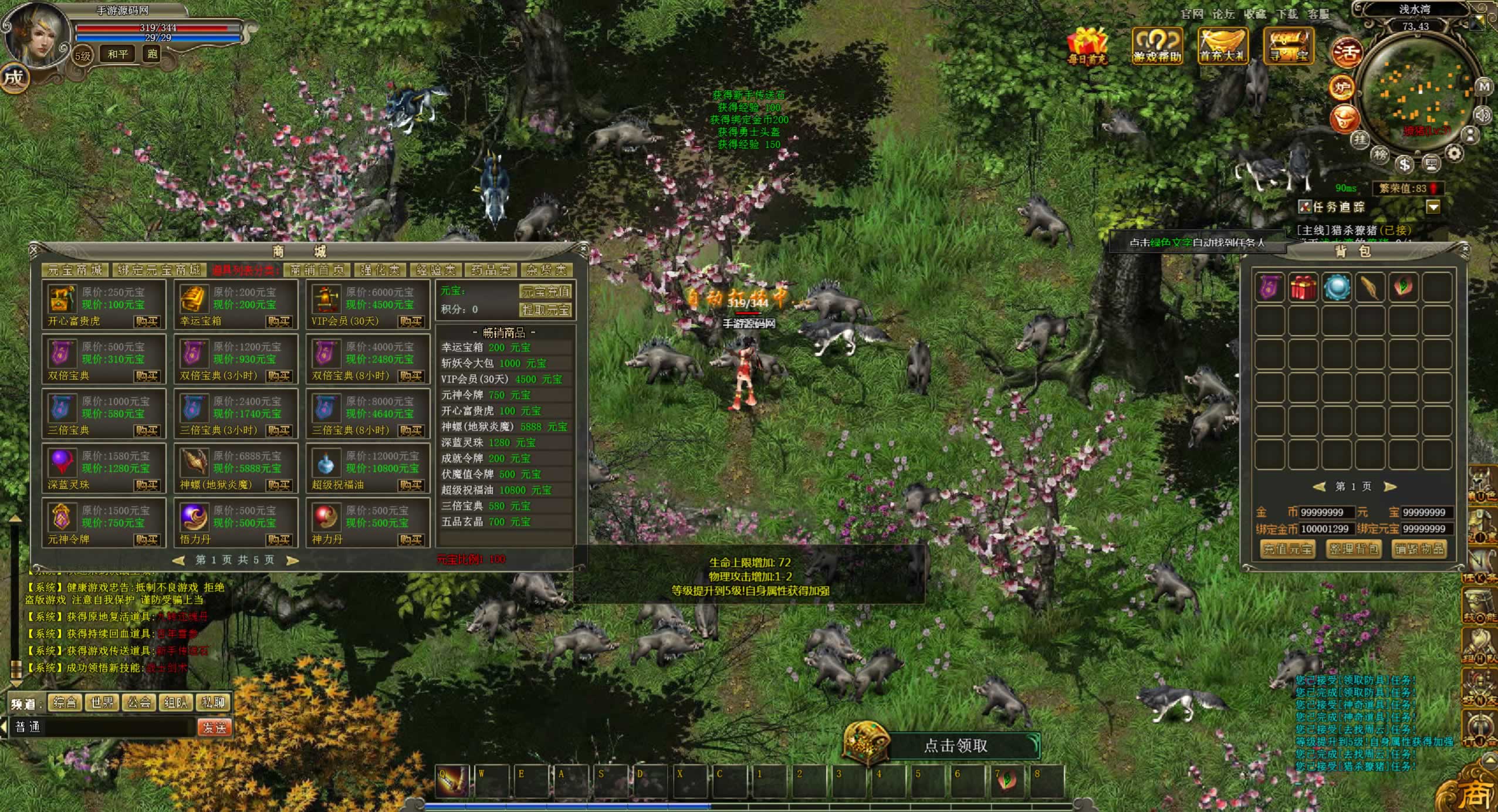Close the 背包 bag window

pyautogui.click(x=1465, y=249)
